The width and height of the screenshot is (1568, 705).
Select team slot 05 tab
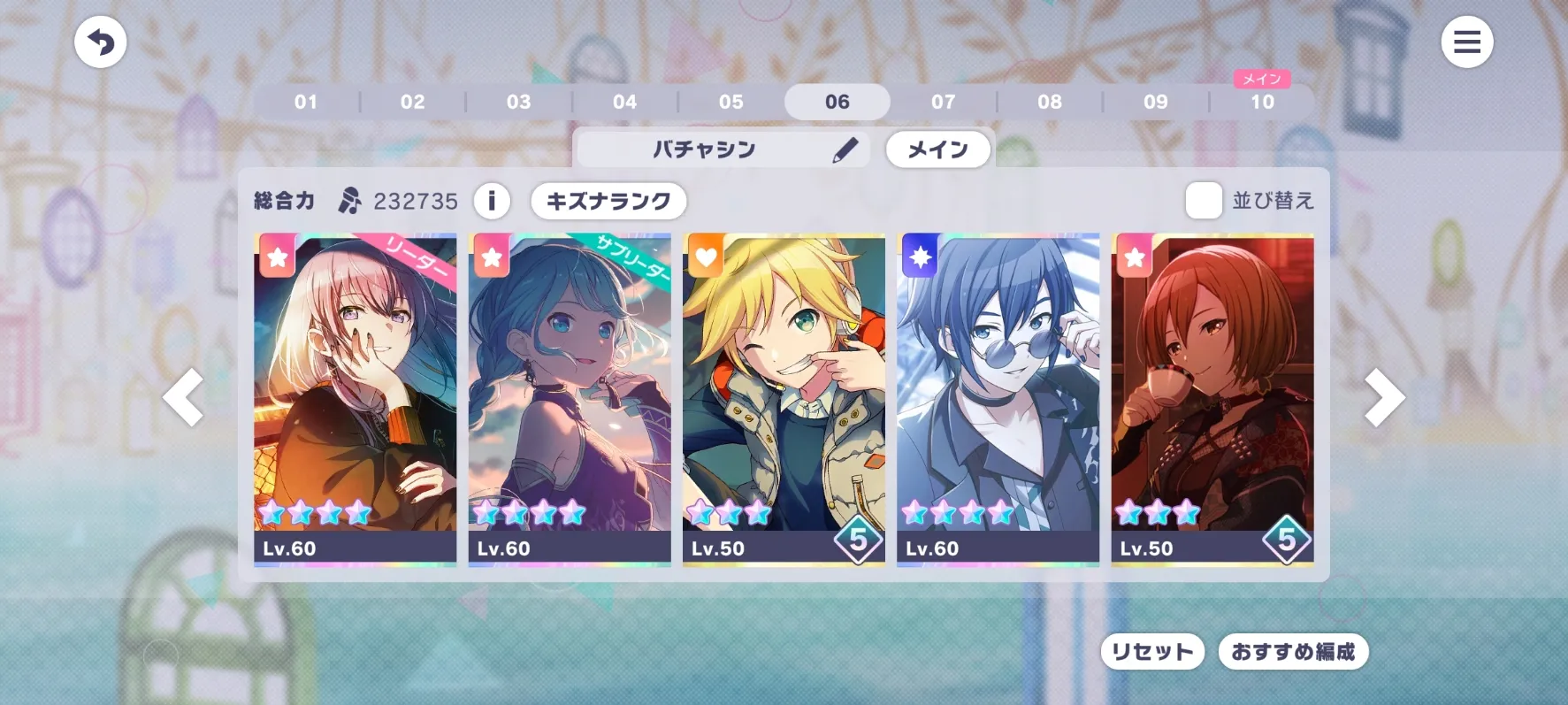pos(731,102)
